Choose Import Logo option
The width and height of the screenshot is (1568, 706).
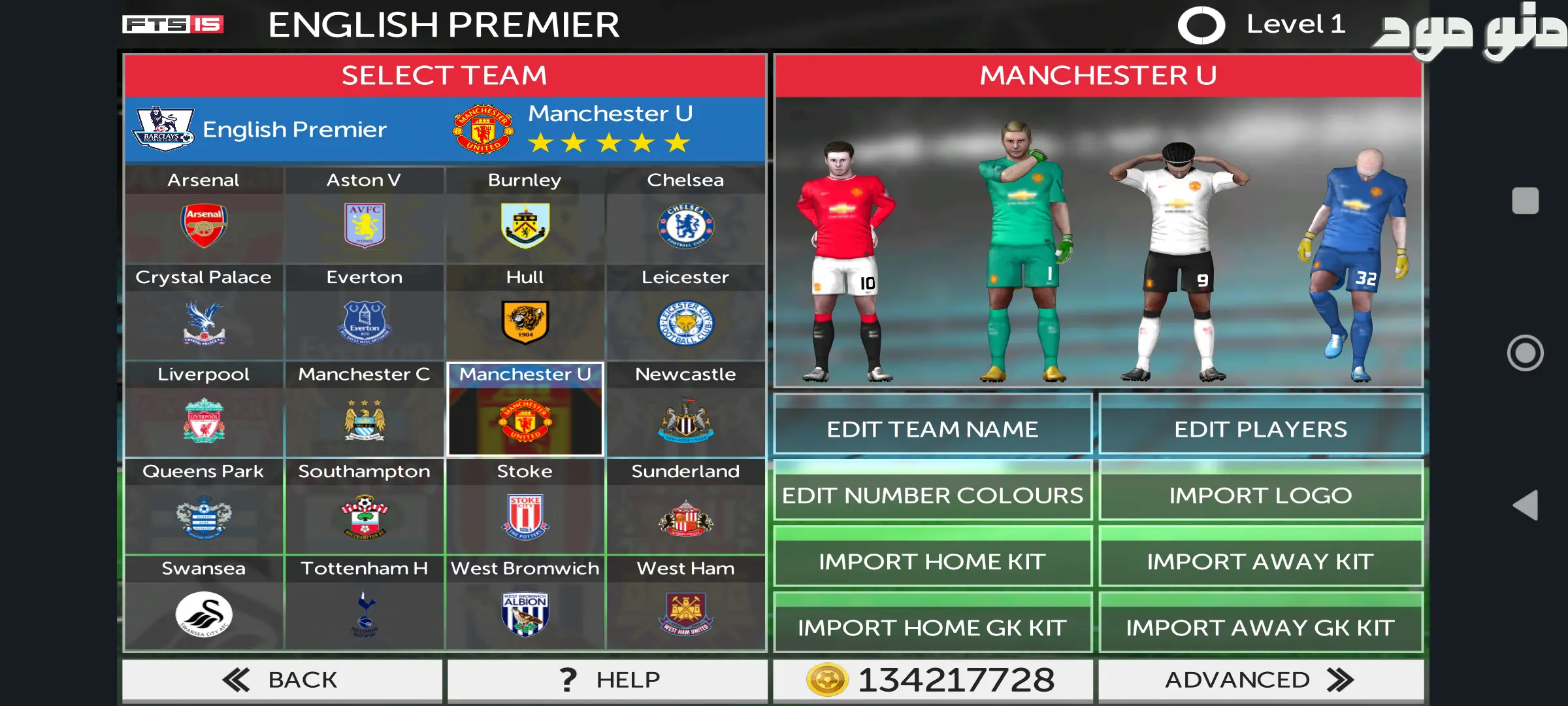click(x=1260, y=496)
